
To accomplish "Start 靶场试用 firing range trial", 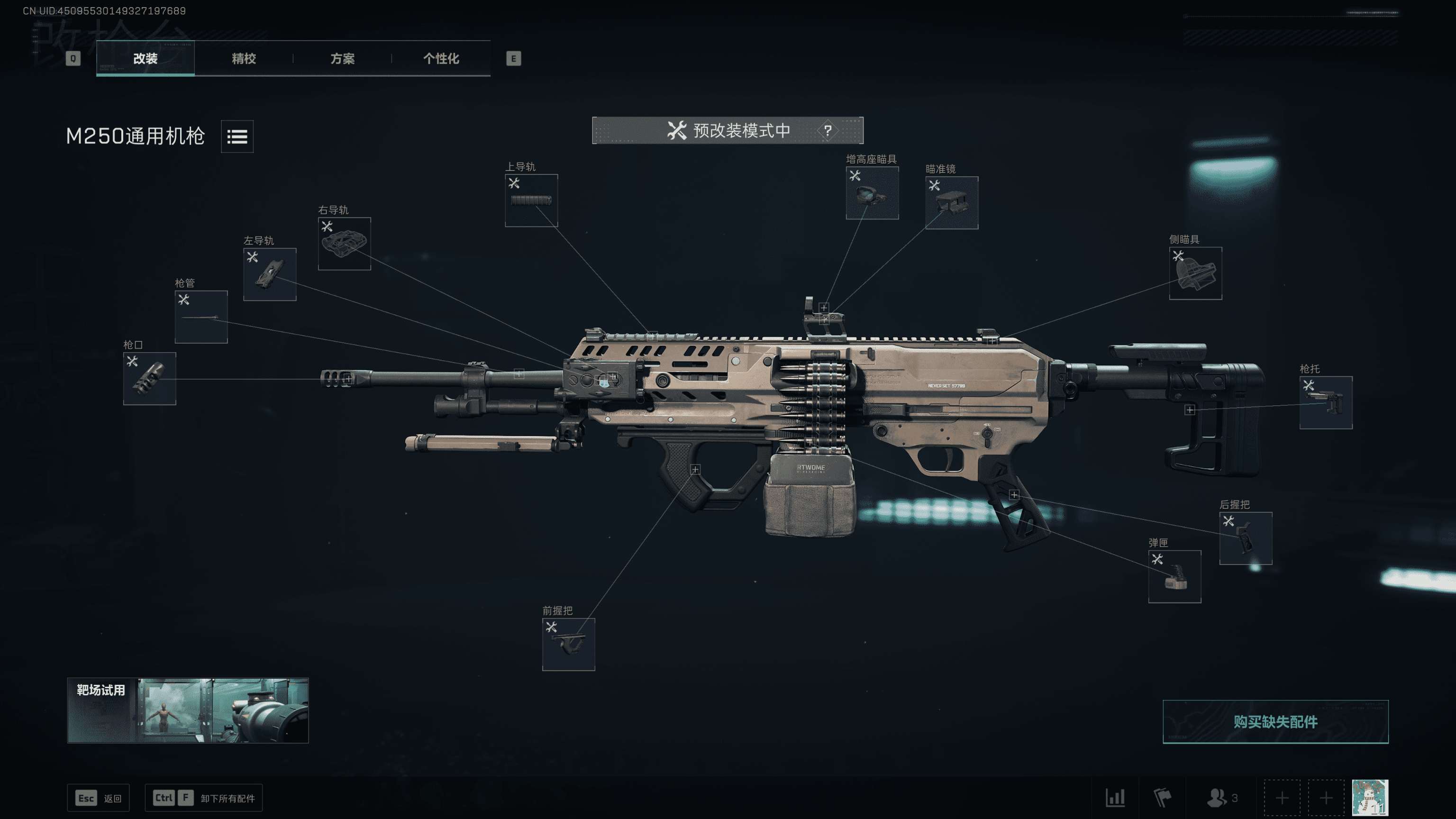I will pyautogui.click(x=188, y=710).
